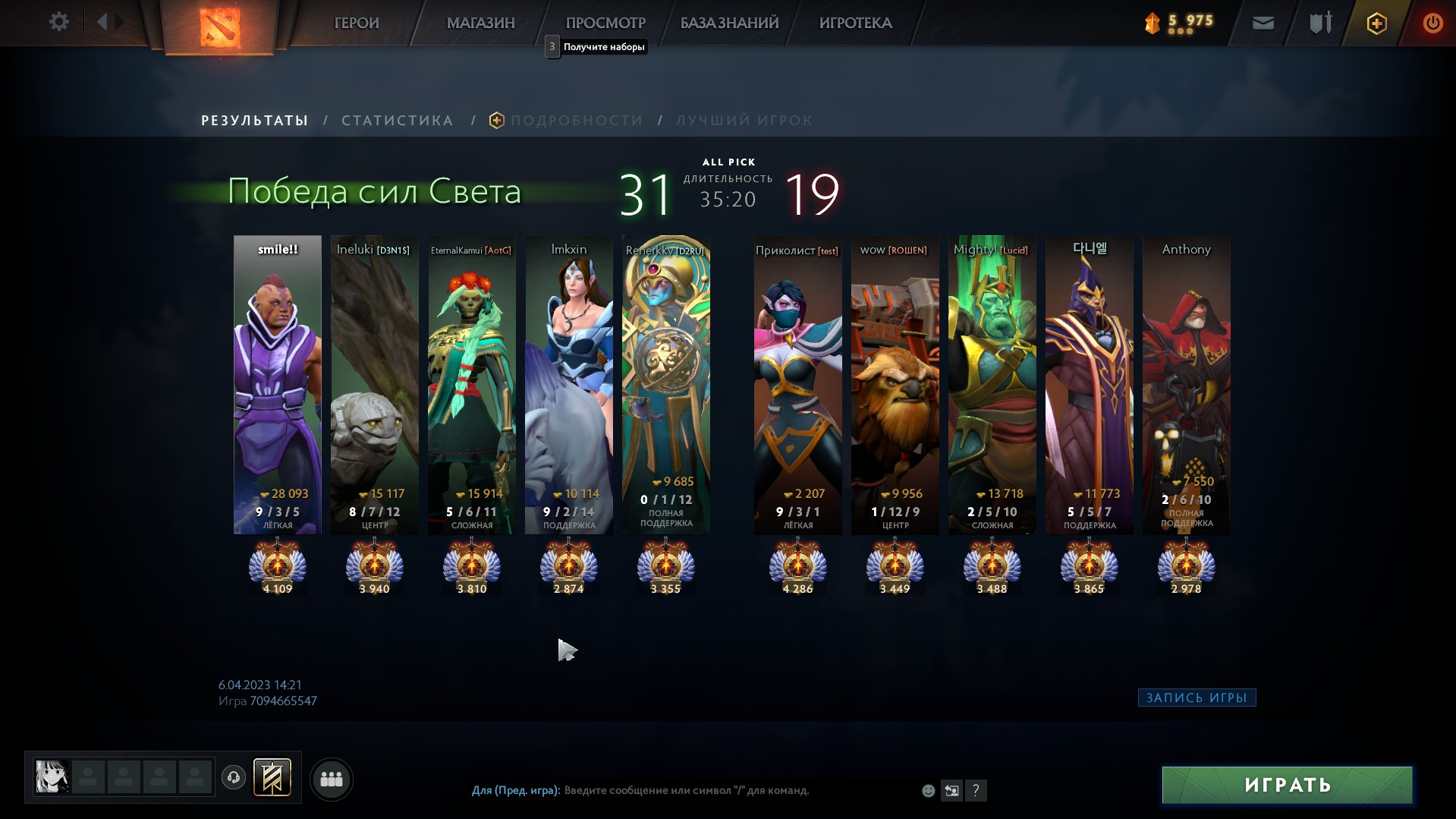Click the Запись игры replay button
1456x819 pixels.
point(1197,698)
